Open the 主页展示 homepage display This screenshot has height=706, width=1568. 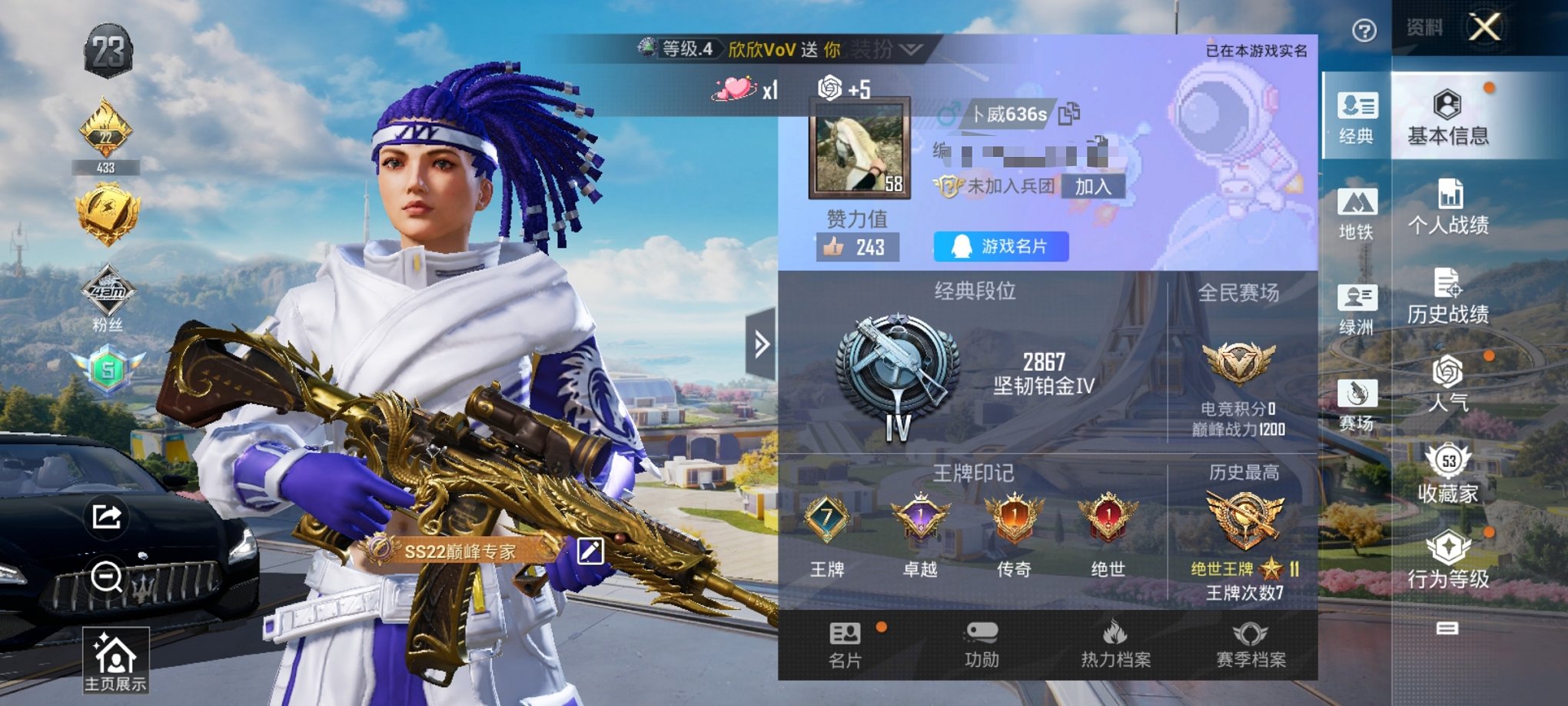(115, 661)
